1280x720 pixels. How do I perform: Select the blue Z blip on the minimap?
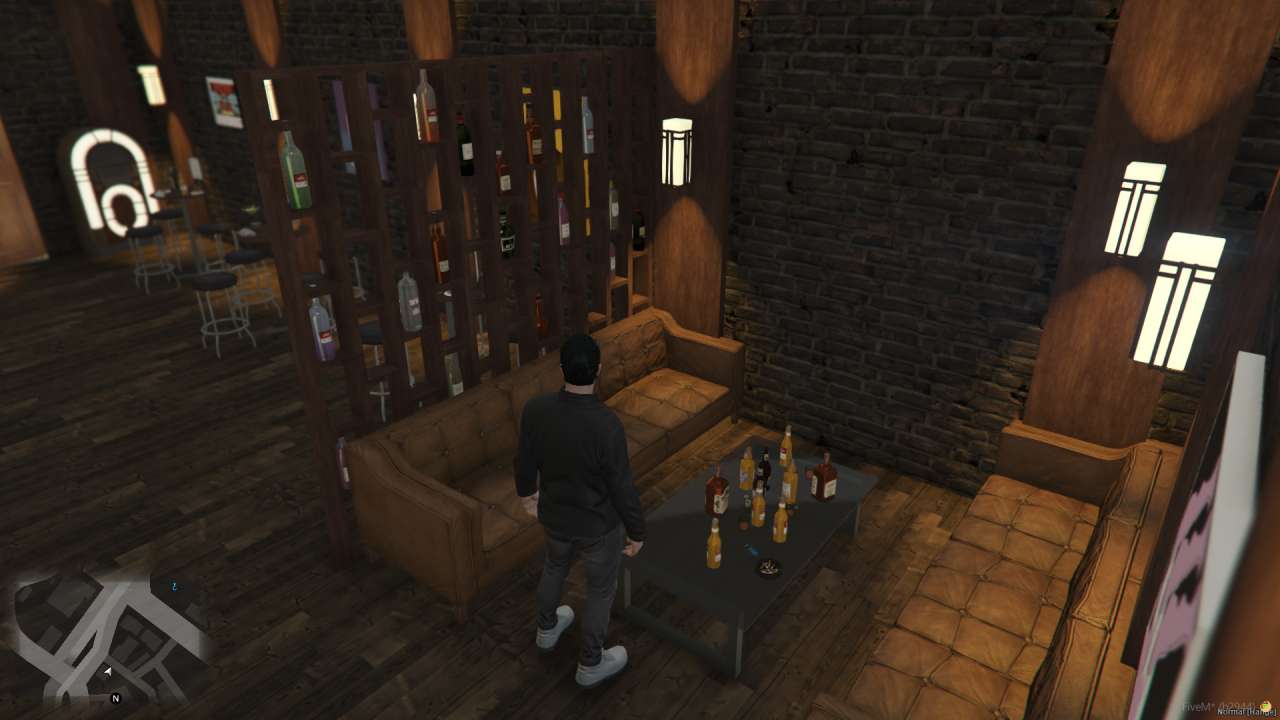[x=174, y=586]
